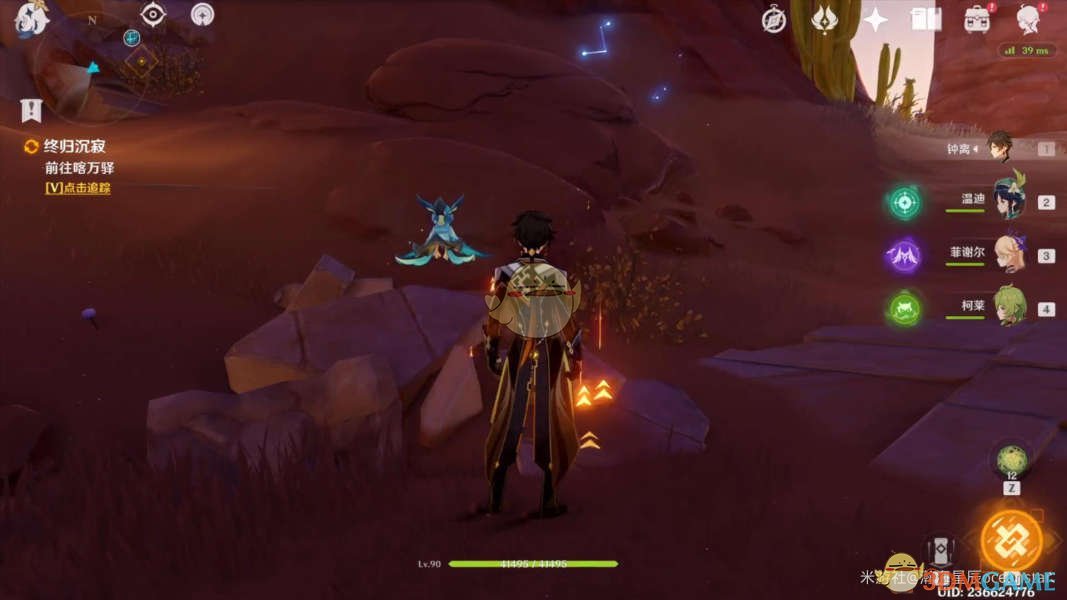Open the quest menu bookmark icon
Image resolution: width=1067 pixels, height=600 pixels.
tap(31, 109)
